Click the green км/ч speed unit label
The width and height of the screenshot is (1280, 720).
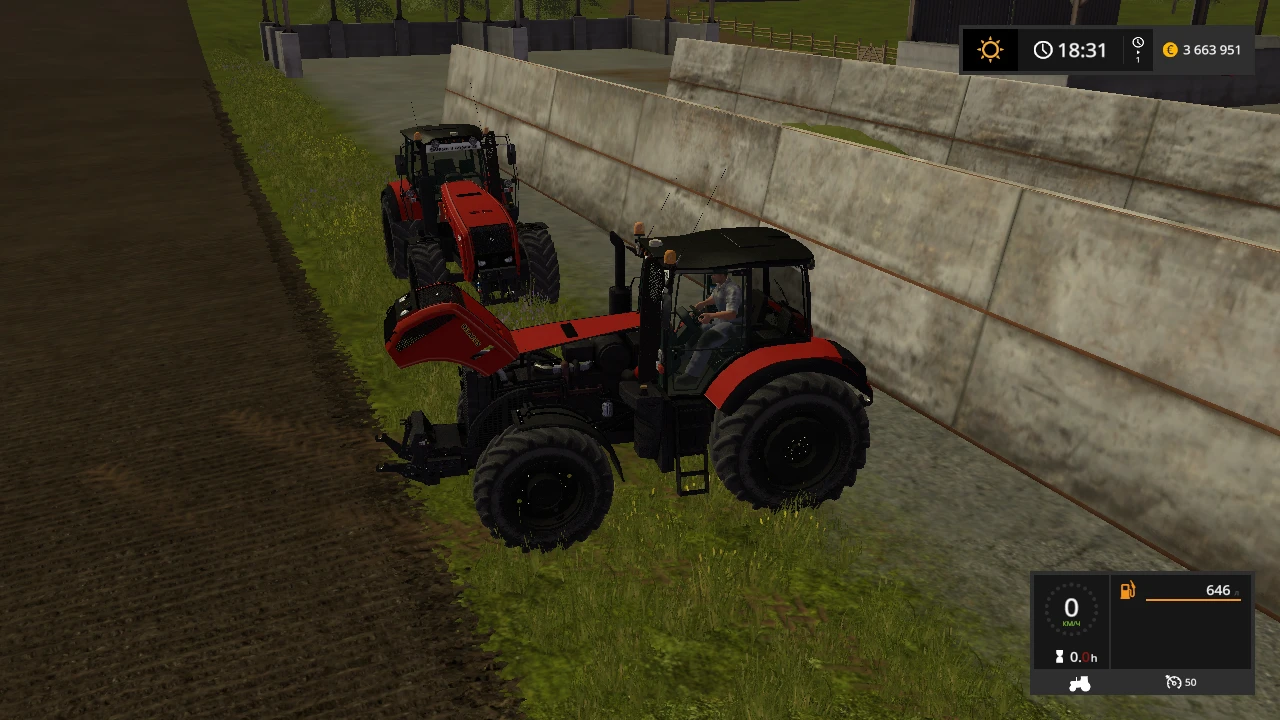point(1071,624)
